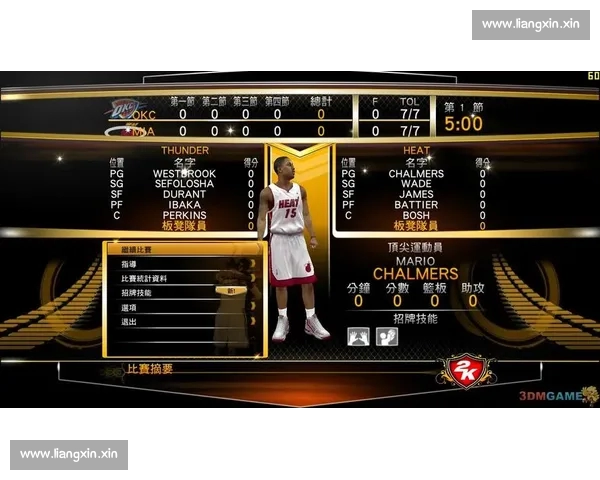Viewport: 600px width, 480px height.
Task: Pick Durant from the Thunder roster
Action: (x=184, y=194)
